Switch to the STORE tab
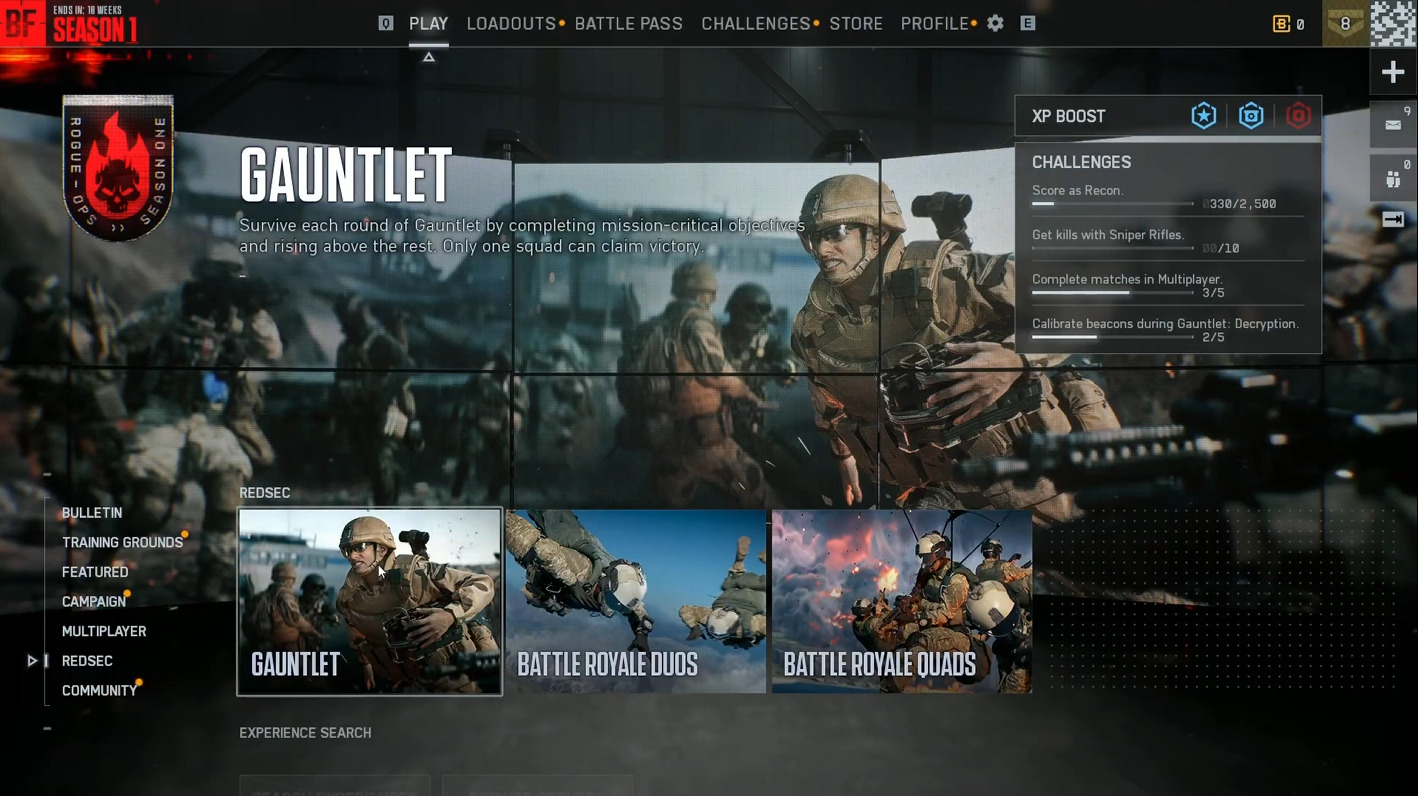The image size is (1418, 796). click(x=856, y=23)
